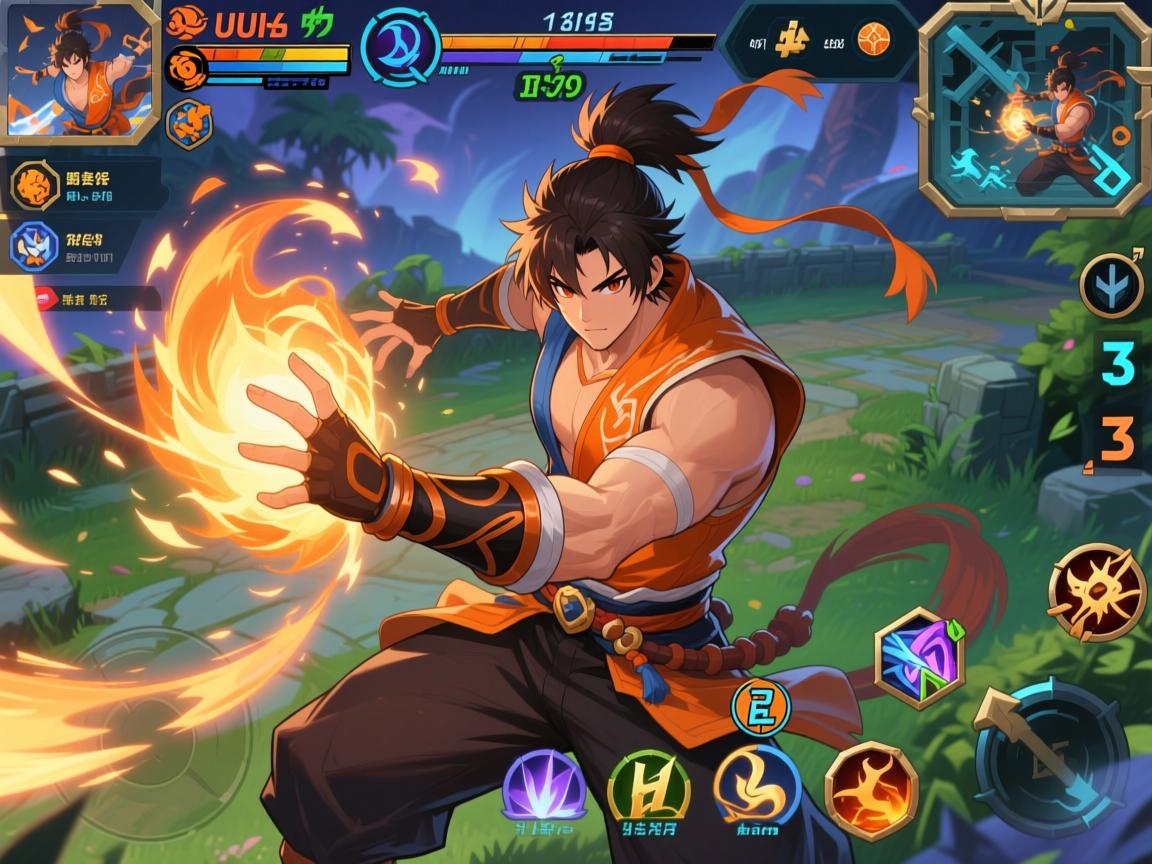Click the yellow symbol icon in top bar
Viewport: 1152px width, 864px height.
point(792,40)
